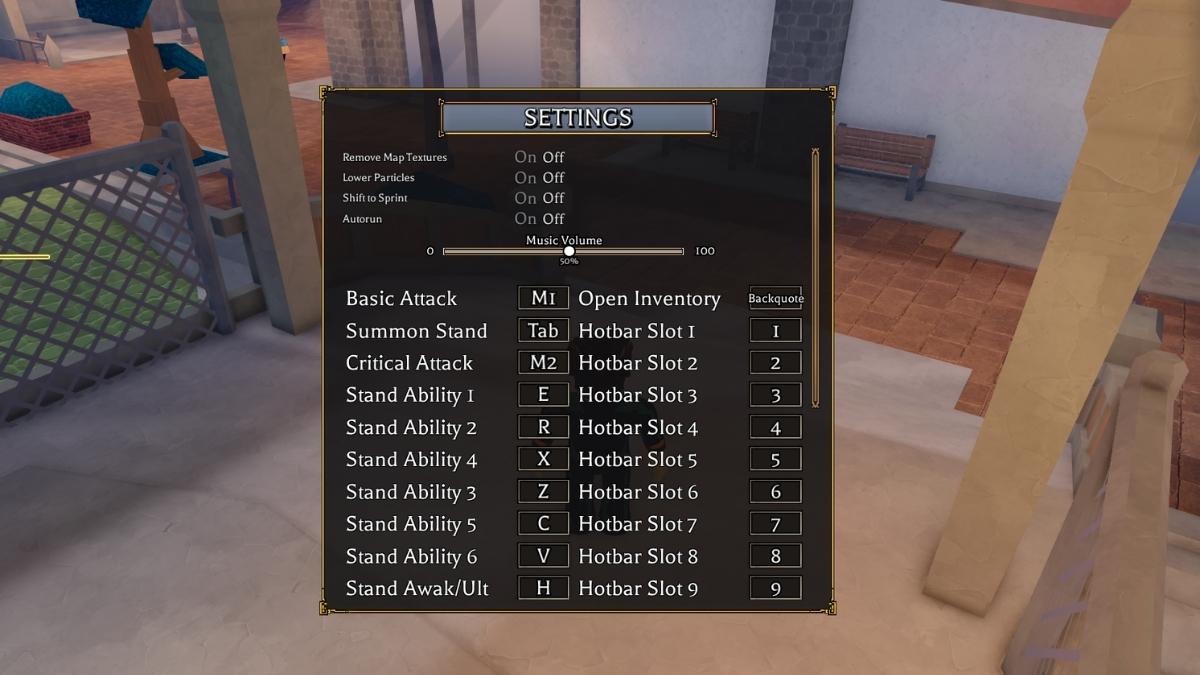The height and width of the screenshot is (675, 1200).
Task: Rebind the Hotbar Slot 5 key
Action: [775, 460]
